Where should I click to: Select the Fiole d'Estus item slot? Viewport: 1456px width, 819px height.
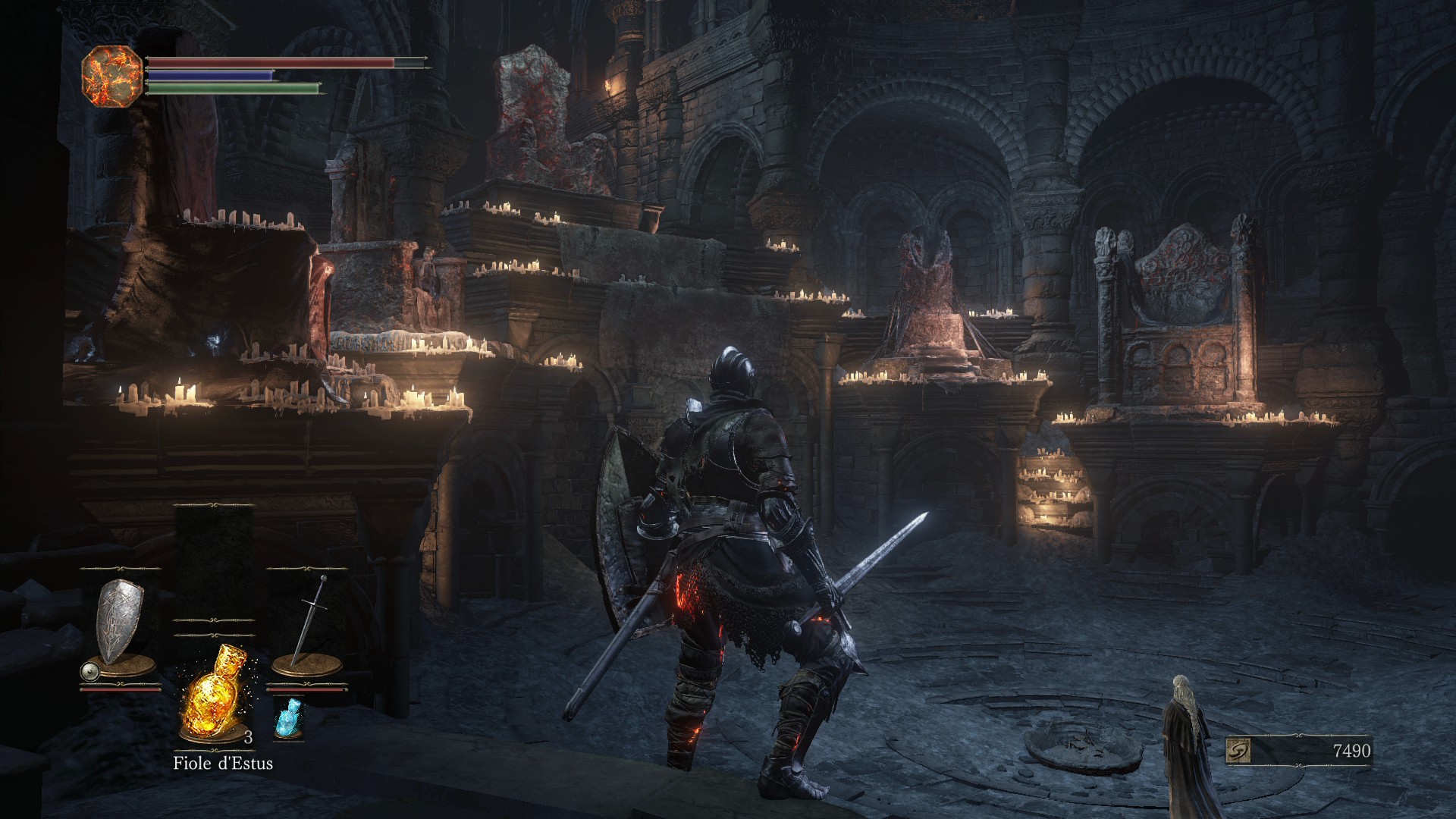[215, 693]
